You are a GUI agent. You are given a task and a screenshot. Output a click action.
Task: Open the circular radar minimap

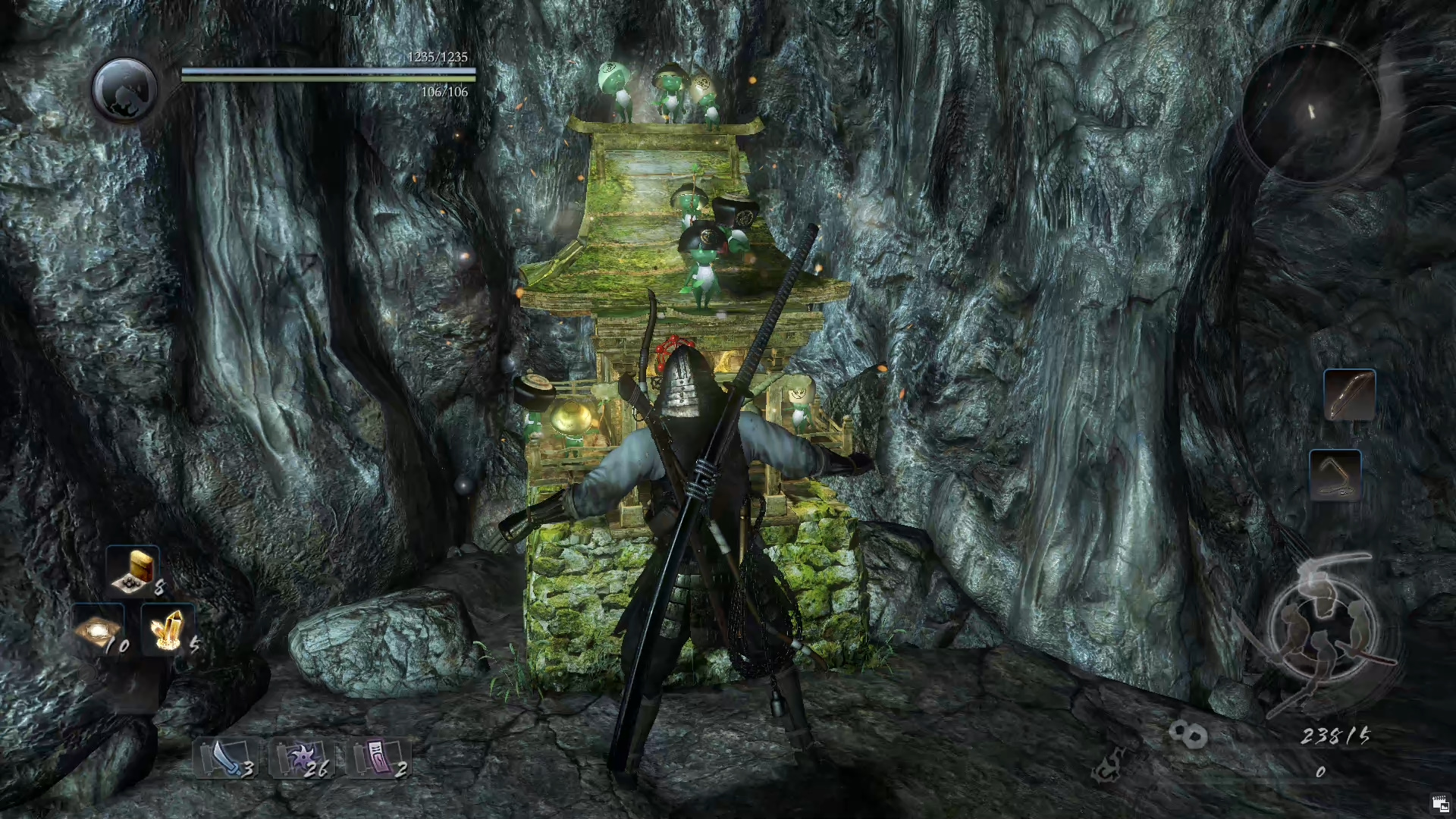(1312, 112)
